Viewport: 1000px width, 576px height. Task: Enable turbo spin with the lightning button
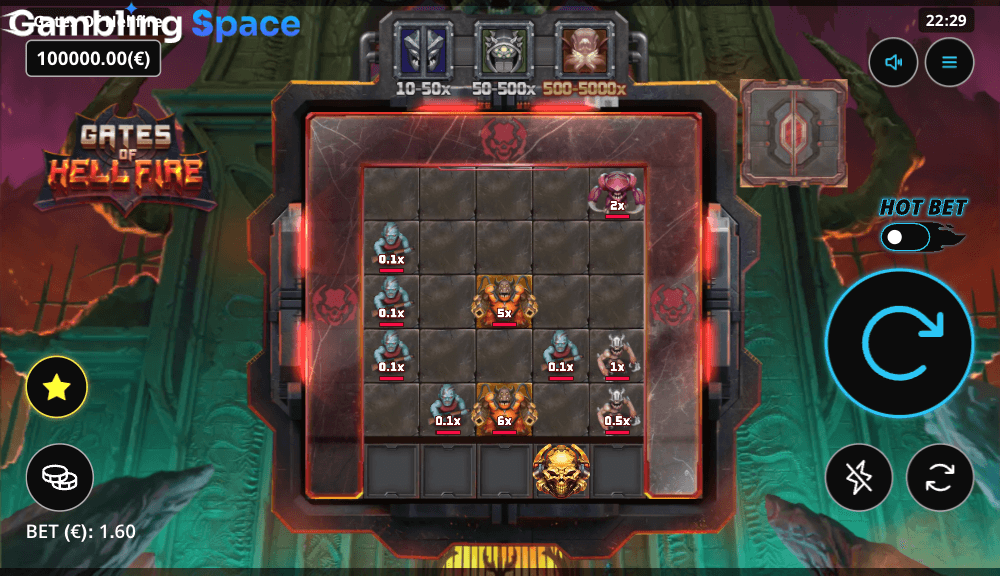coord(859,477)
